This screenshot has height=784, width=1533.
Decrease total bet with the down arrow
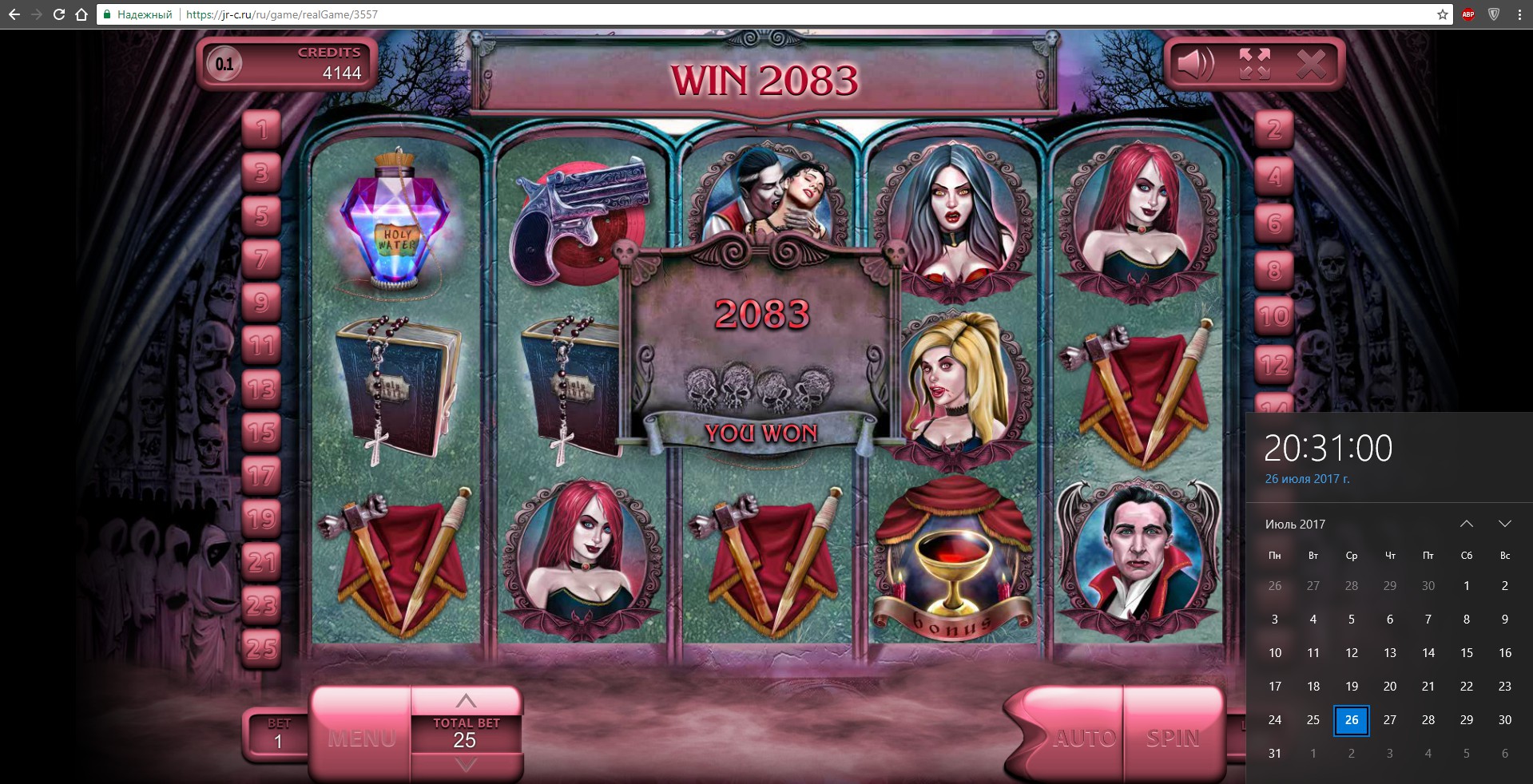(x=466, y=765)
